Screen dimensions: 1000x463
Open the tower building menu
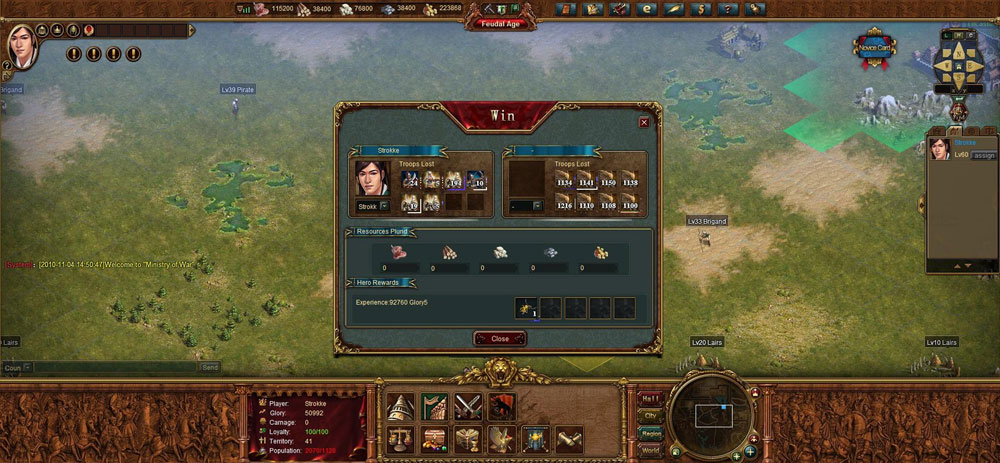pyautogui.click(x=402, y=406)
